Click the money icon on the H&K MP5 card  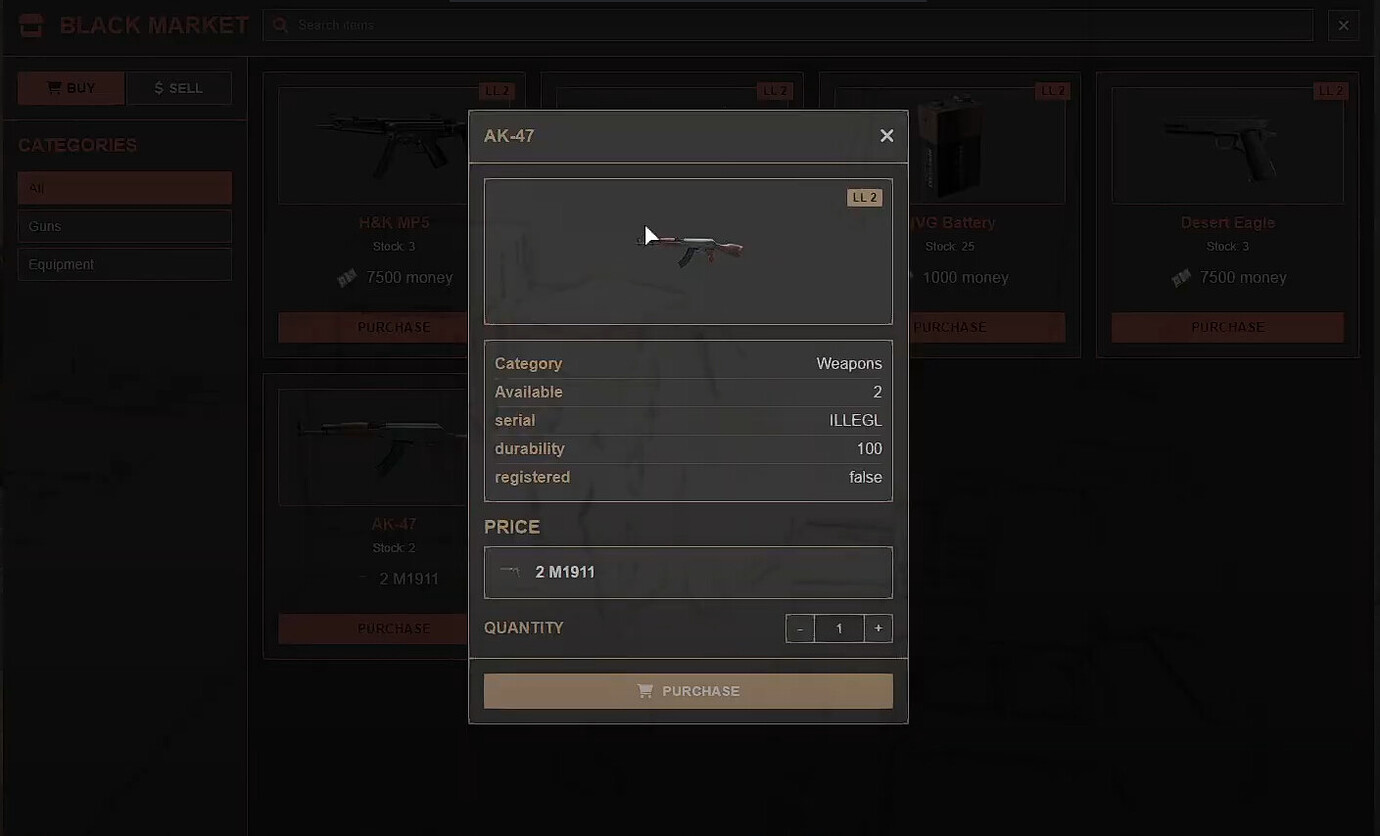[345, 277]
